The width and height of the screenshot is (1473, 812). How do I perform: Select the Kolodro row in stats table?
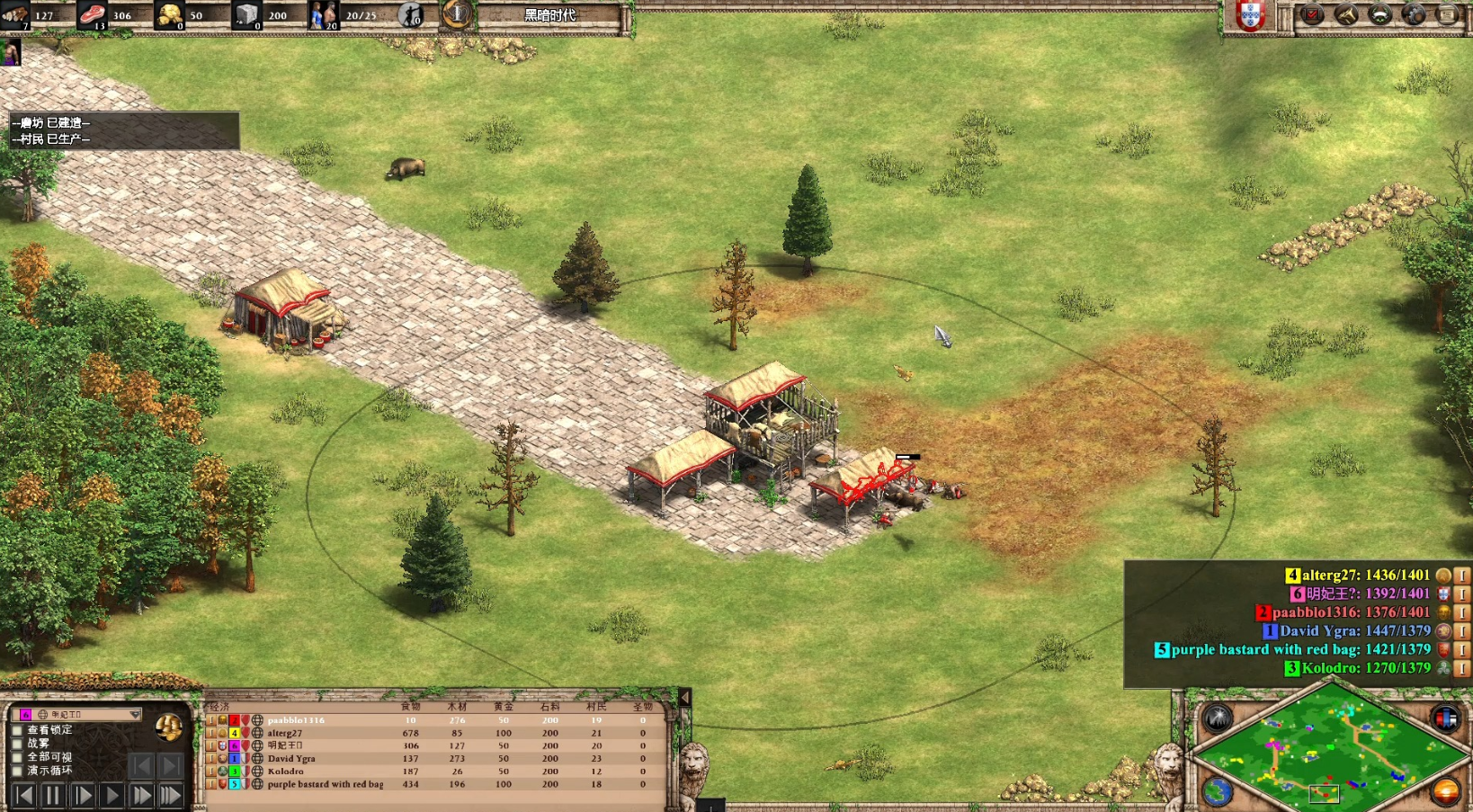(286, 772)
